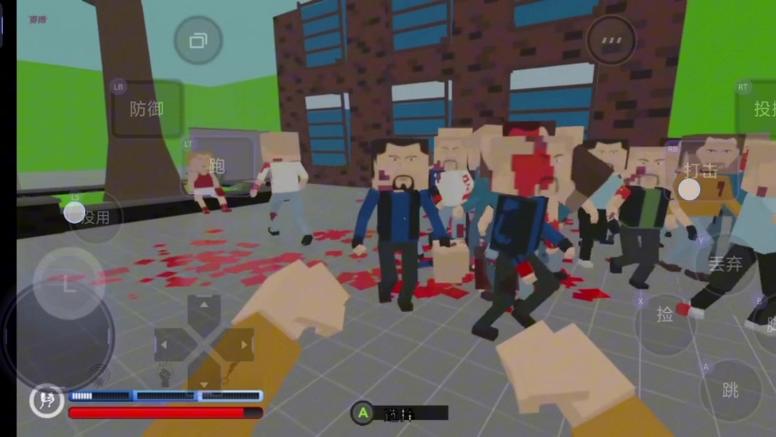The height and width of the screenshot is (437, 776).
Task: Click the overlapping windows icon at top
Action: pyautogui.click(x=198, y=41)
